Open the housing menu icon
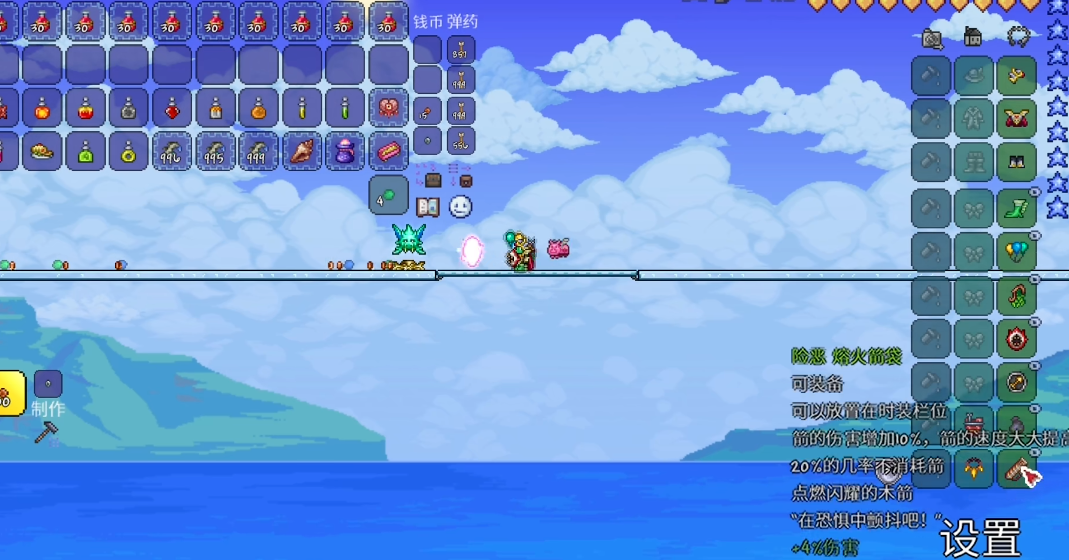 [973, 39]
